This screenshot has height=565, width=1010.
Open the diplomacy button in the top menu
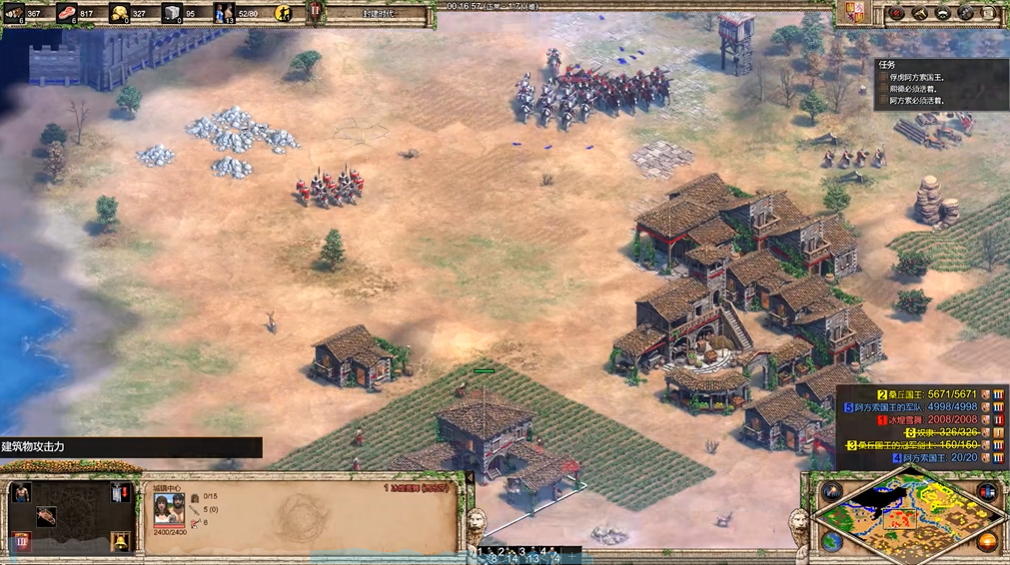click(943, 13)
